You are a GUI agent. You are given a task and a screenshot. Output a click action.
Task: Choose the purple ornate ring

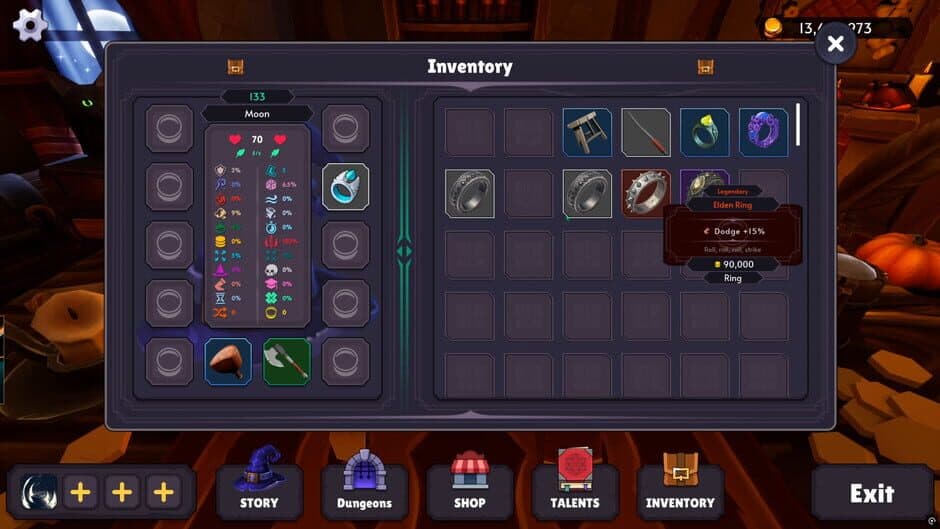[x=764, y=132]
